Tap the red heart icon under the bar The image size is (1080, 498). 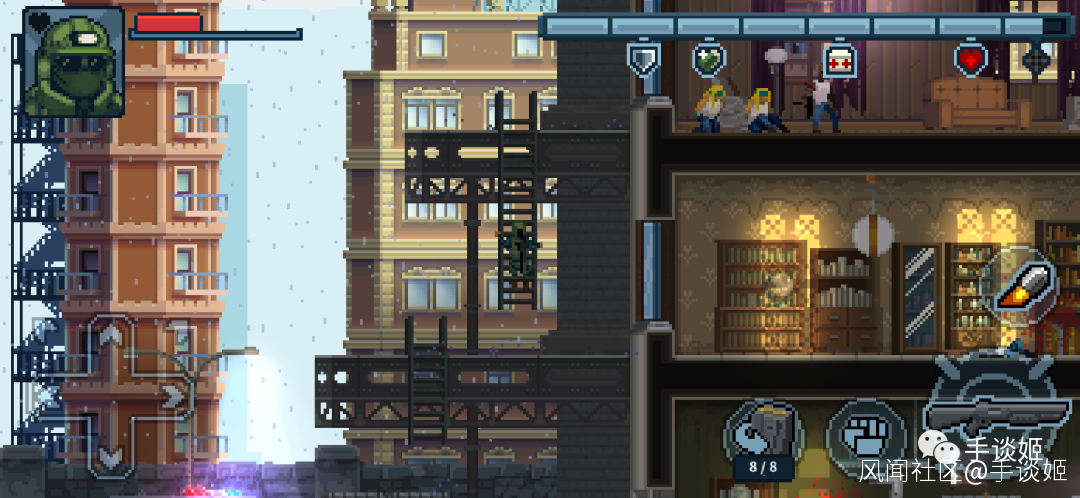pyautogui.click(x=970, y=59)
